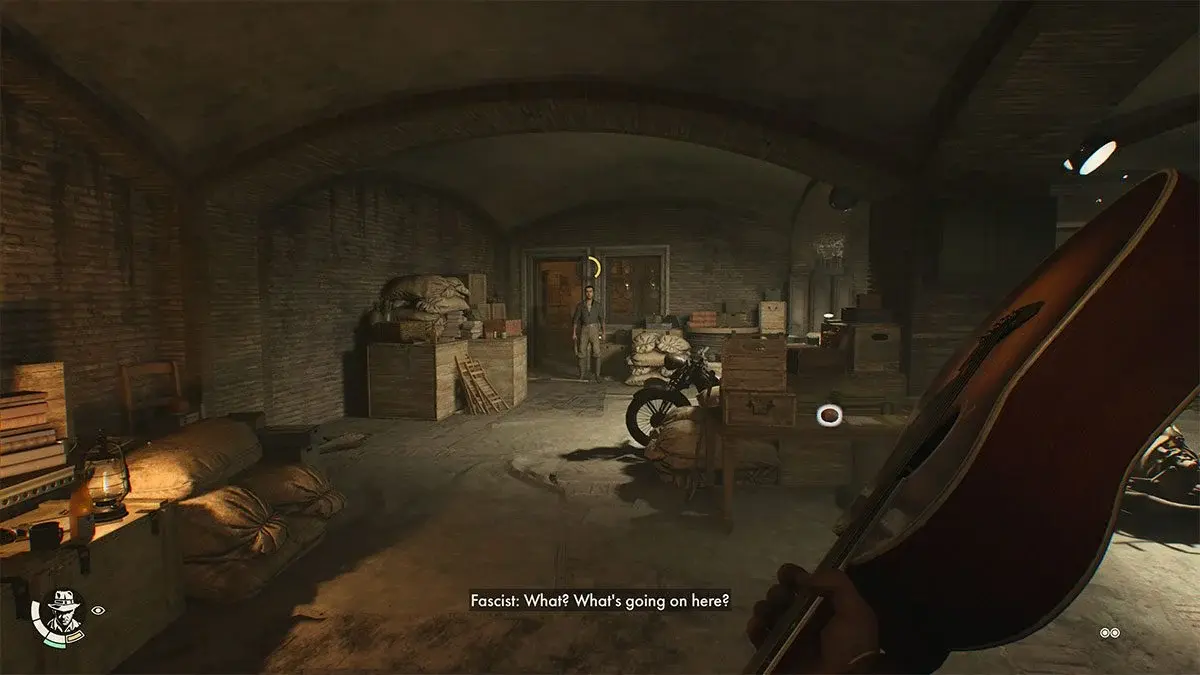This screenshot has width=1200, height=675.
Task: Click the yellow detection marker above the enemy
Action: [x=594, y=268]
